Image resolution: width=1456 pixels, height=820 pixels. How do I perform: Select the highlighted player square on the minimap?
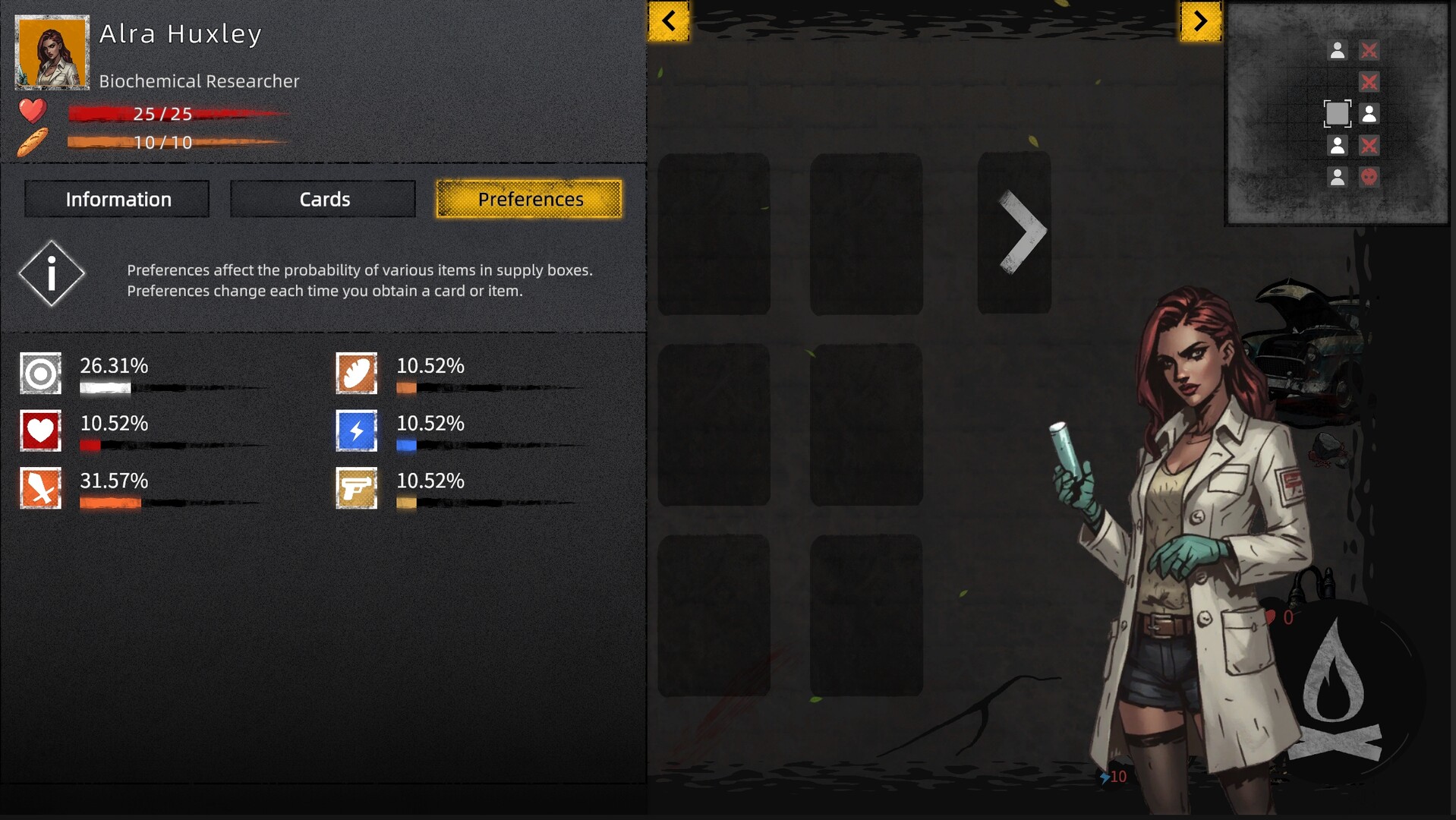(x=1336, y=114)
